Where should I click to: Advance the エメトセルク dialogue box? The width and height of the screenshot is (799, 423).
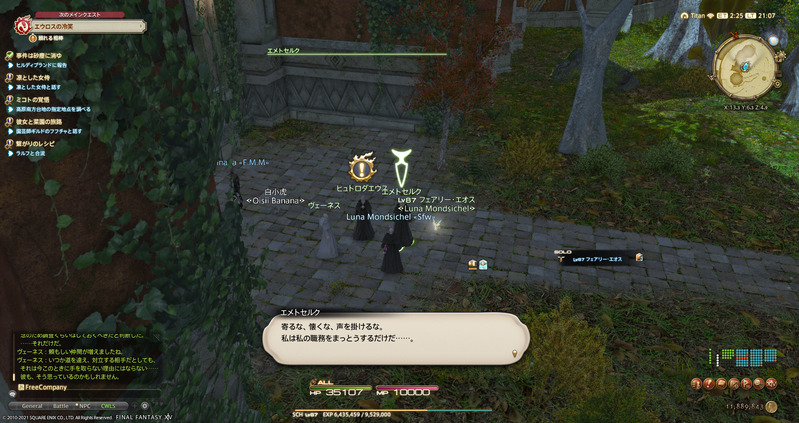point(394,337)
